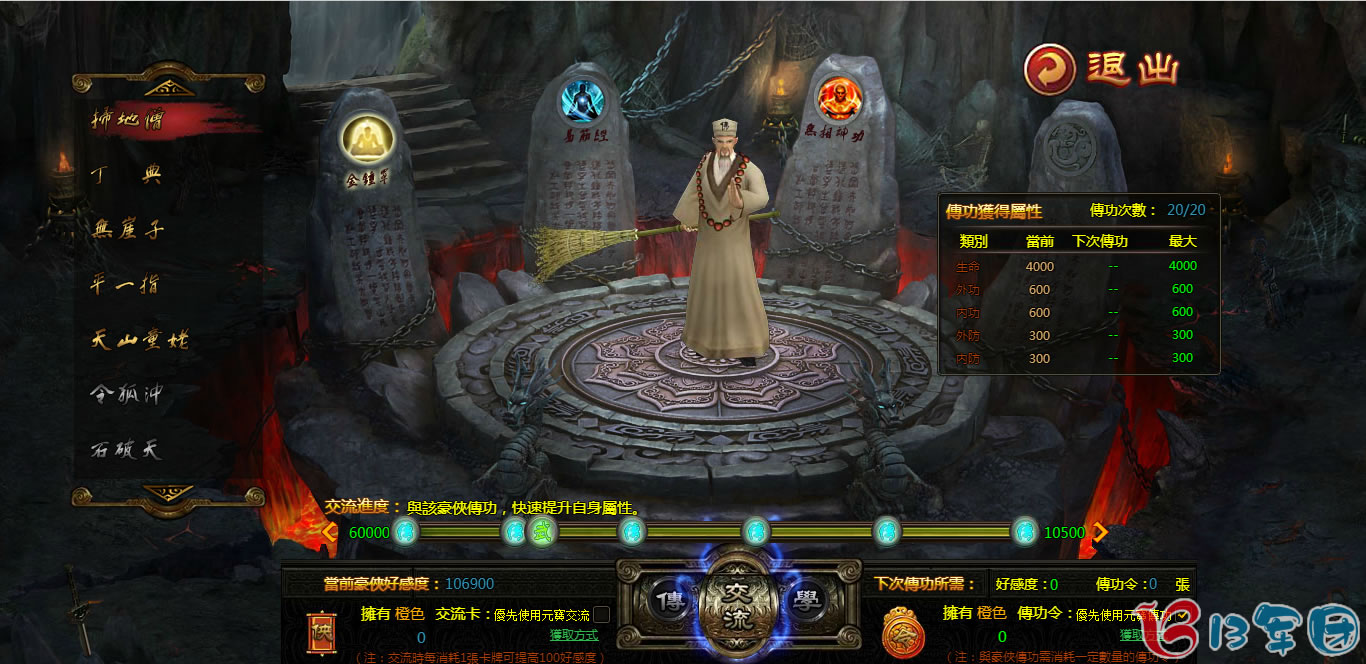
Task: Click the green 武 progress node
Action: coord(541,532)
